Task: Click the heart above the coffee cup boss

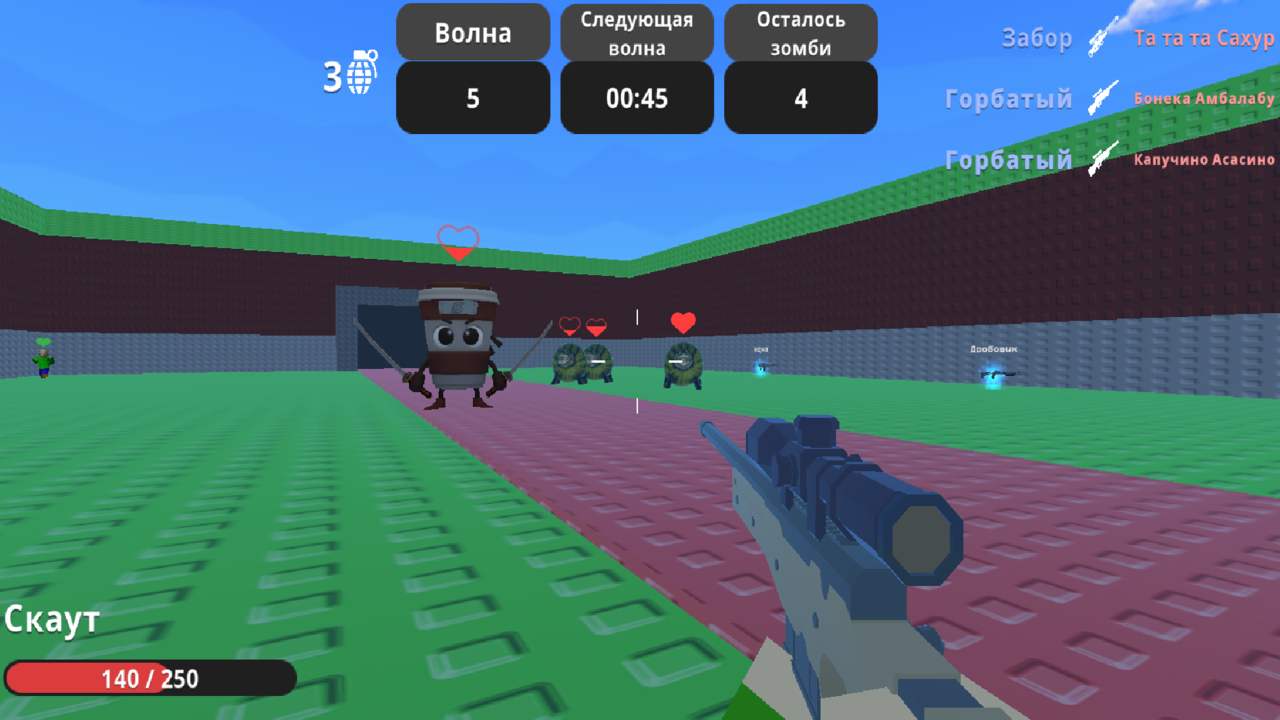Action: (x=456, y=240)
